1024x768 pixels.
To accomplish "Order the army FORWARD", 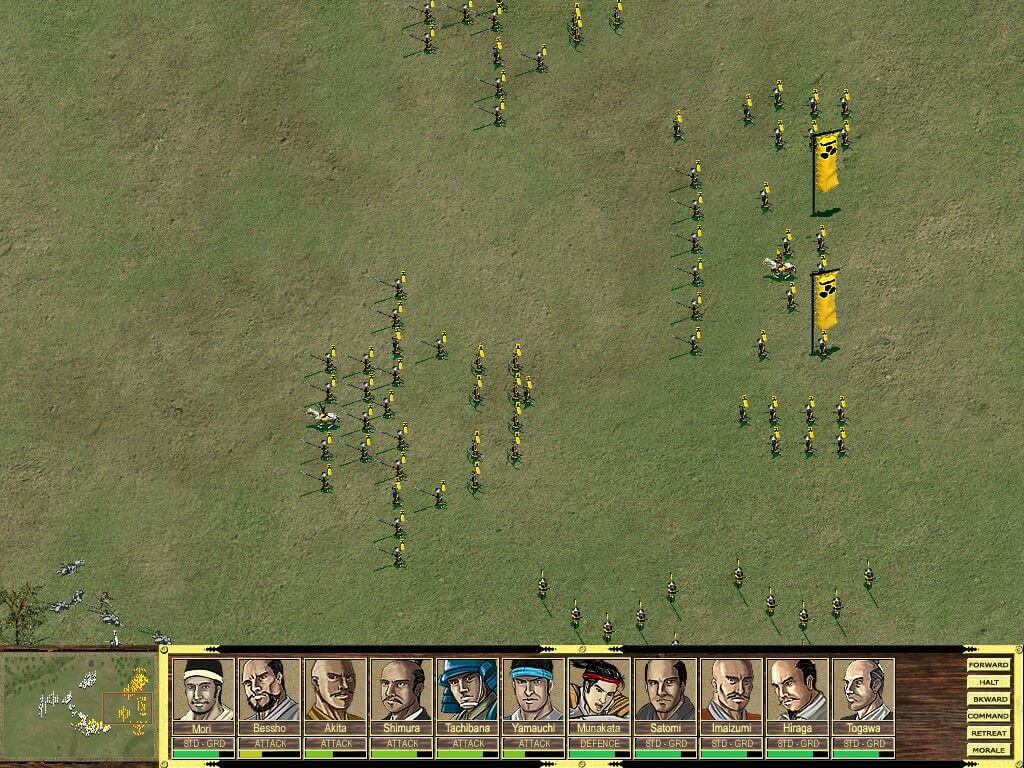I will (x=988, y=665).
